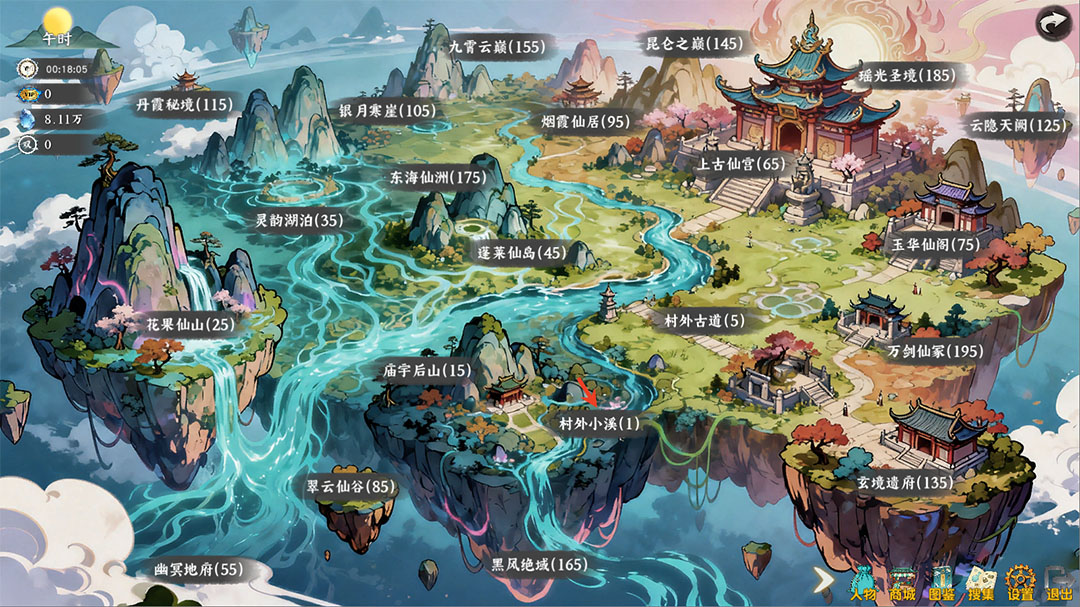Image resolution: width=1080 pixels, height=607 pixels.
Task: Select 灵韵湖泊(35) map location
Action: (x=299, y=220)
